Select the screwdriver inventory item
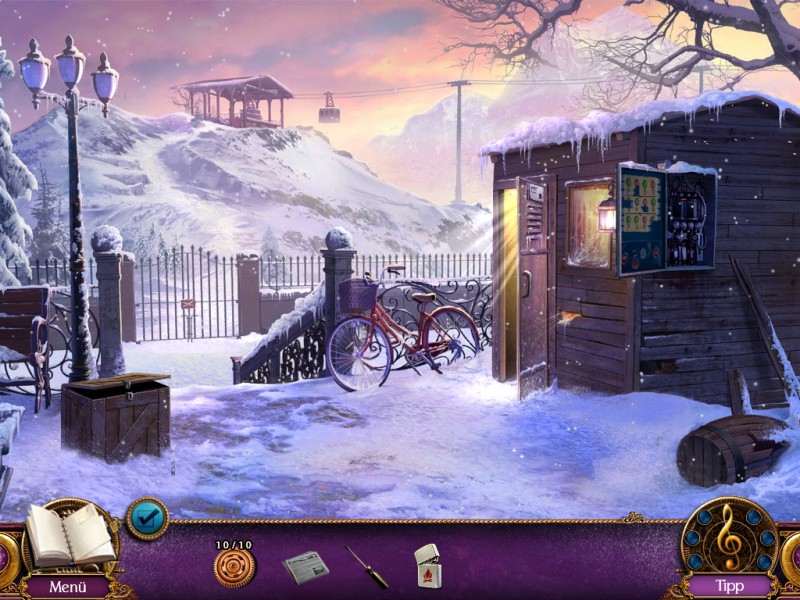Image resolution: width=800 pixels, height=600 pixels. [367, 566]
